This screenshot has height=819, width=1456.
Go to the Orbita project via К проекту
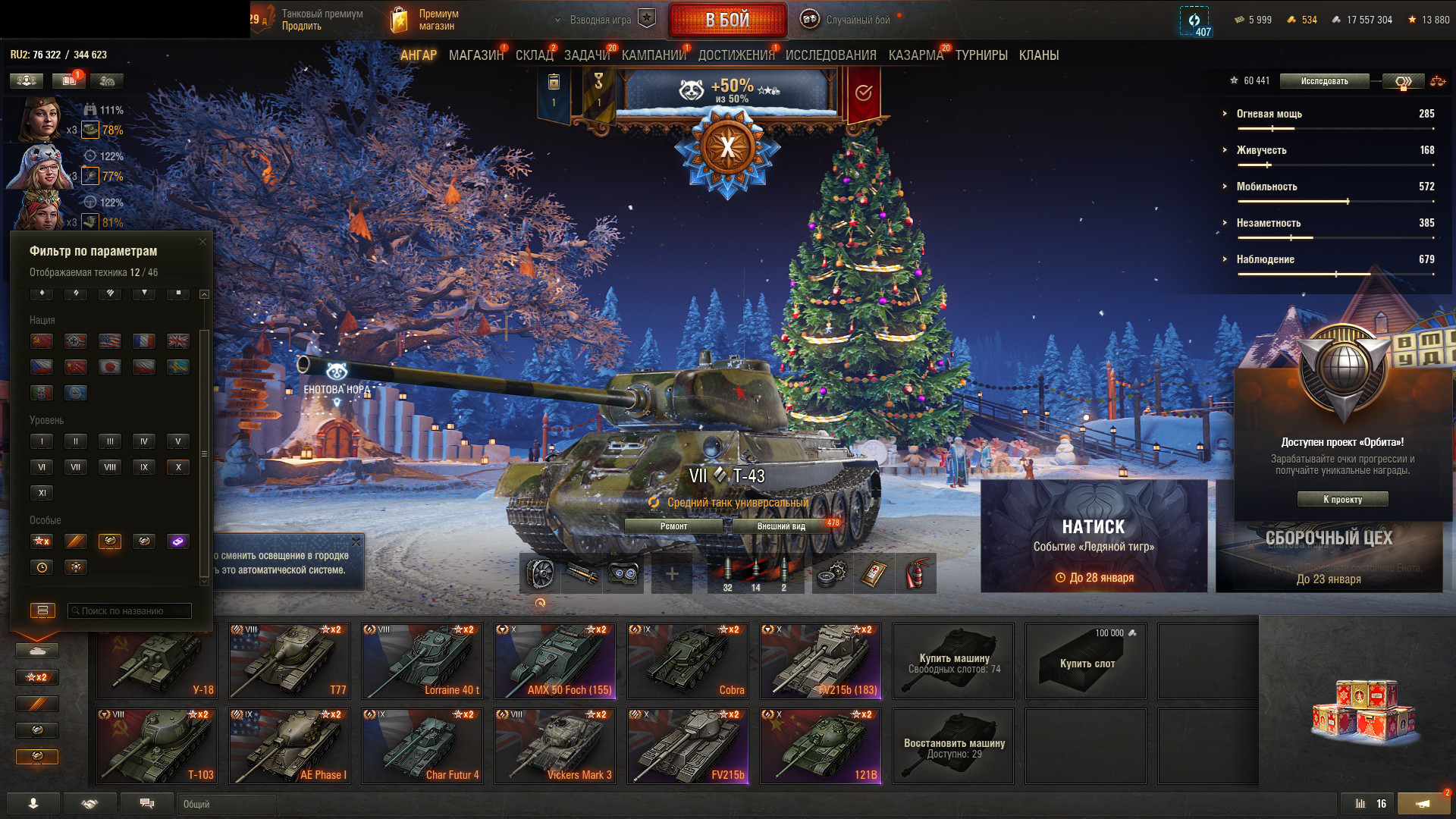(x=1342, y=499)
